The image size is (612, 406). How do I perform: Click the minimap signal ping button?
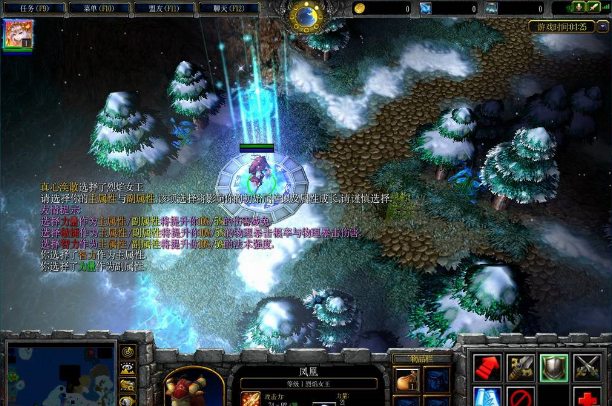tap(128, 351)
